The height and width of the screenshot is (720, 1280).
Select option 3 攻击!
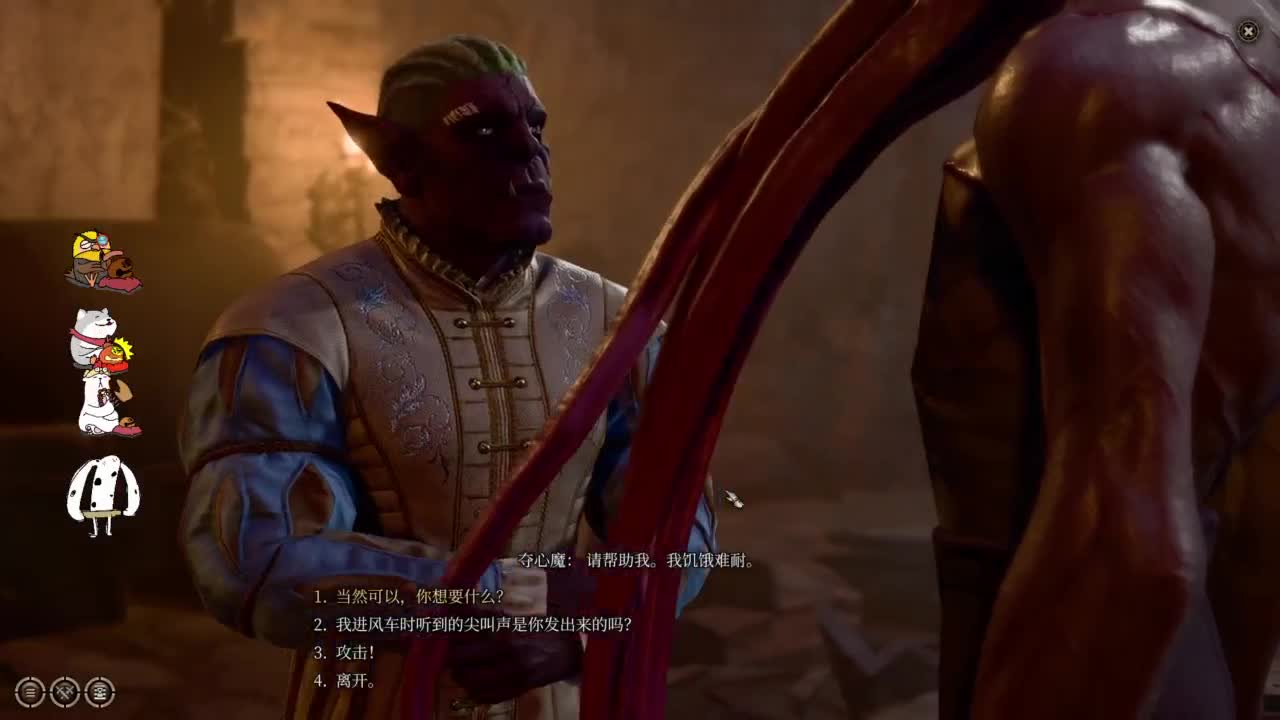tap(343, 653)
